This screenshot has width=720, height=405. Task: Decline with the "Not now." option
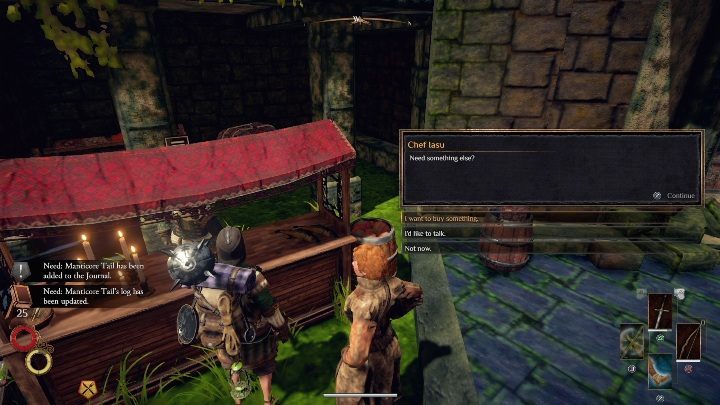pyautogui.click(x=419, y=247)
